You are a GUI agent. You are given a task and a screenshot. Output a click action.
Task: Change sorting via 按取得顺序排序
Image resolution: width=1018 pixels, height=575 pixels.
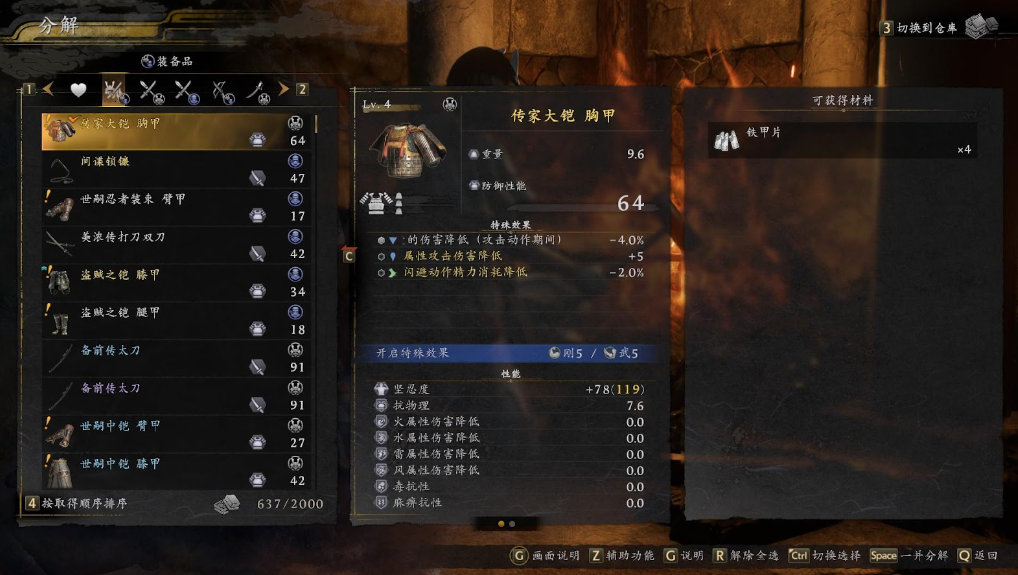click(84, 503)
